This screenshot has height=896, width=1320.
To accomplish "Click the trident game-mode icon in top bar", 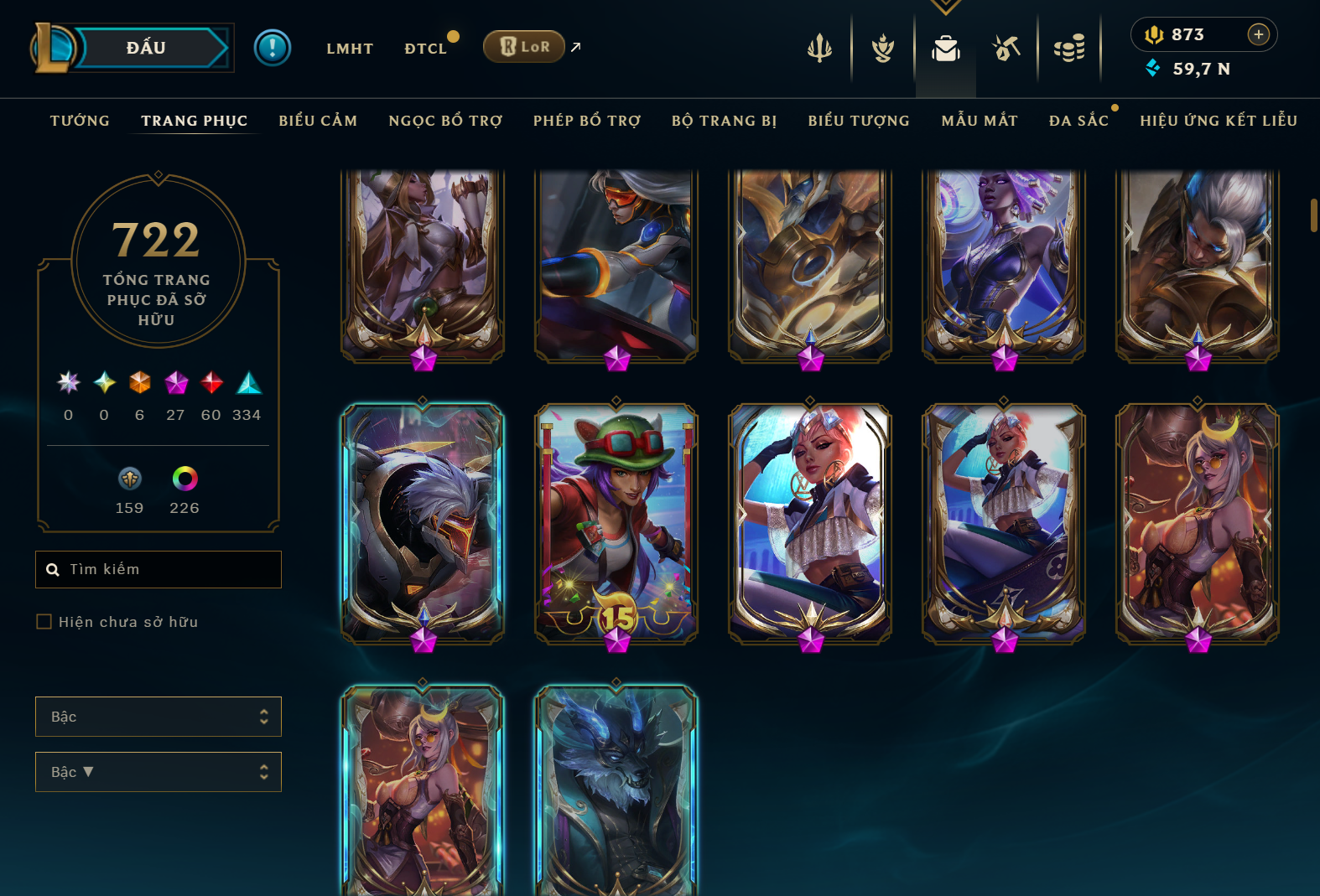I will 819,48.
